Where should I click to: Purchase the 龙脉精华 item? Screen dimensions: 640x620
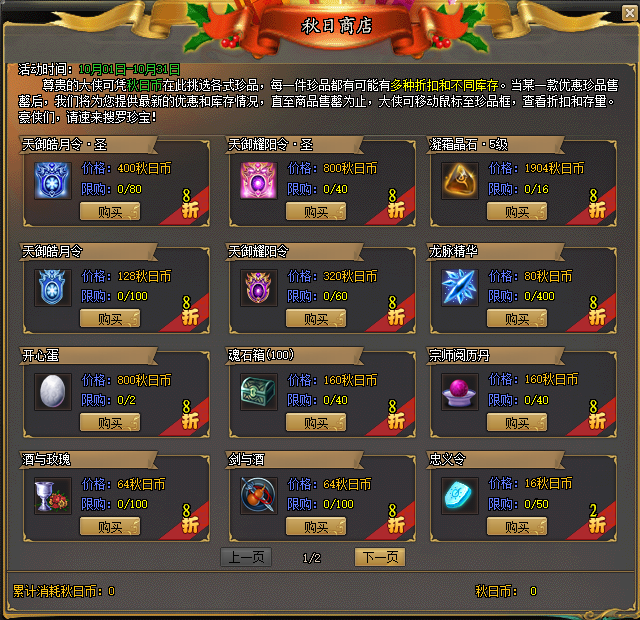tap(517, 319)
